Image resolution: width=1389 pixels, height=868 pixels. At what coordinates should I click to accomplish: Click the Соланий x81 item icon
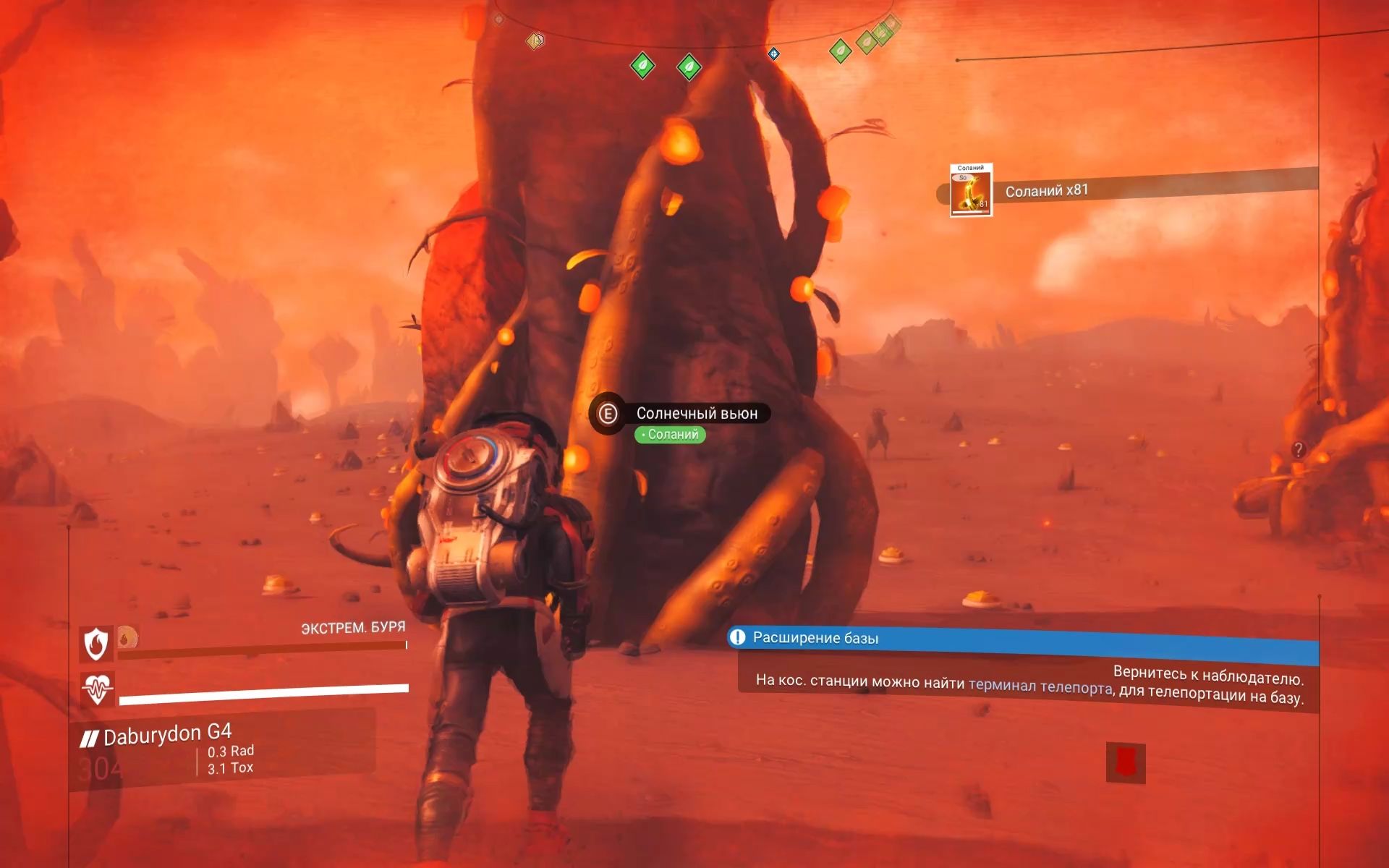click(971, 191)
